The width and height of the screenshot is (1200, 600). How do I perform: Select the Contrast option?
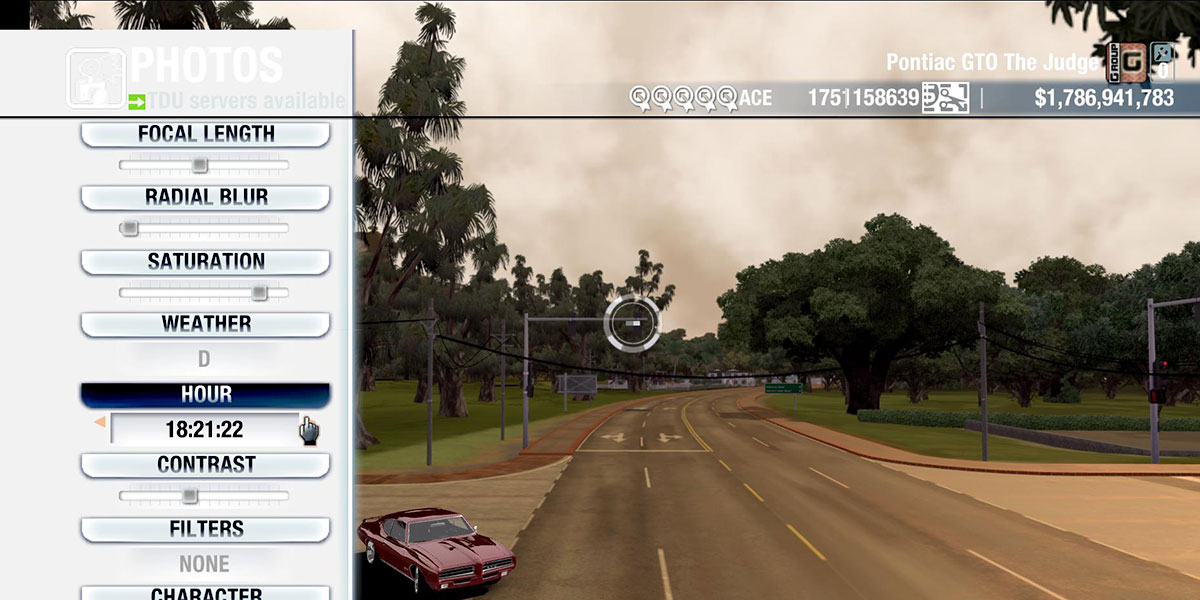(x=205, y=465)
